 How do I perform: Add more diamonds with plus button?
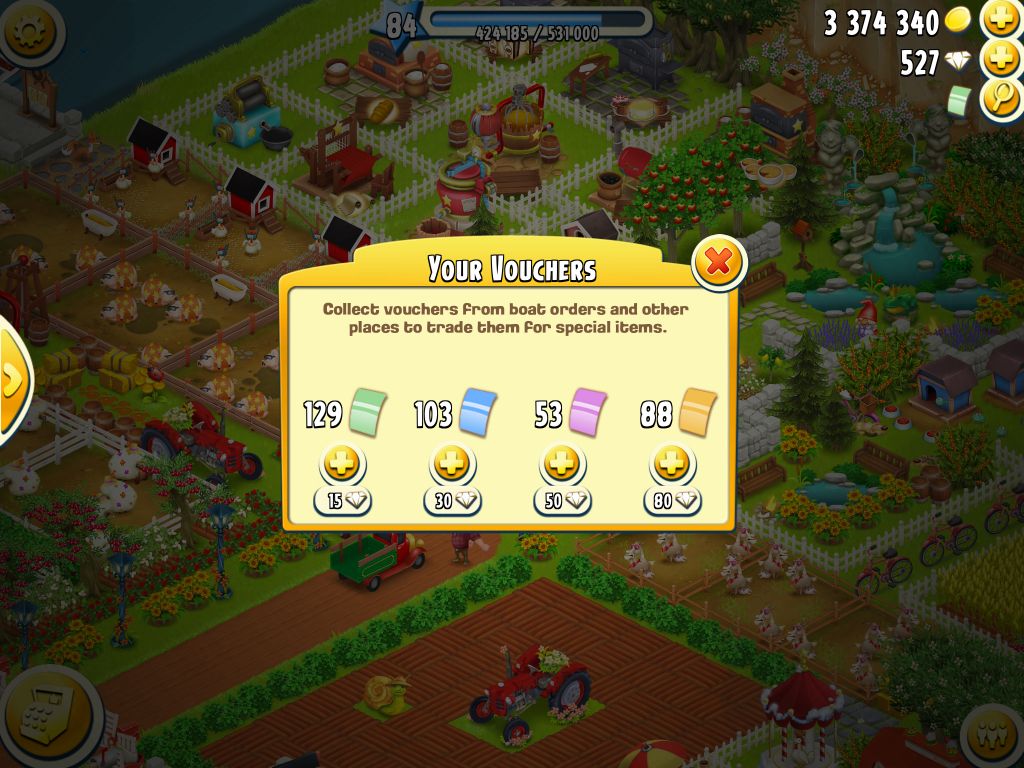tap(1000, 60)
